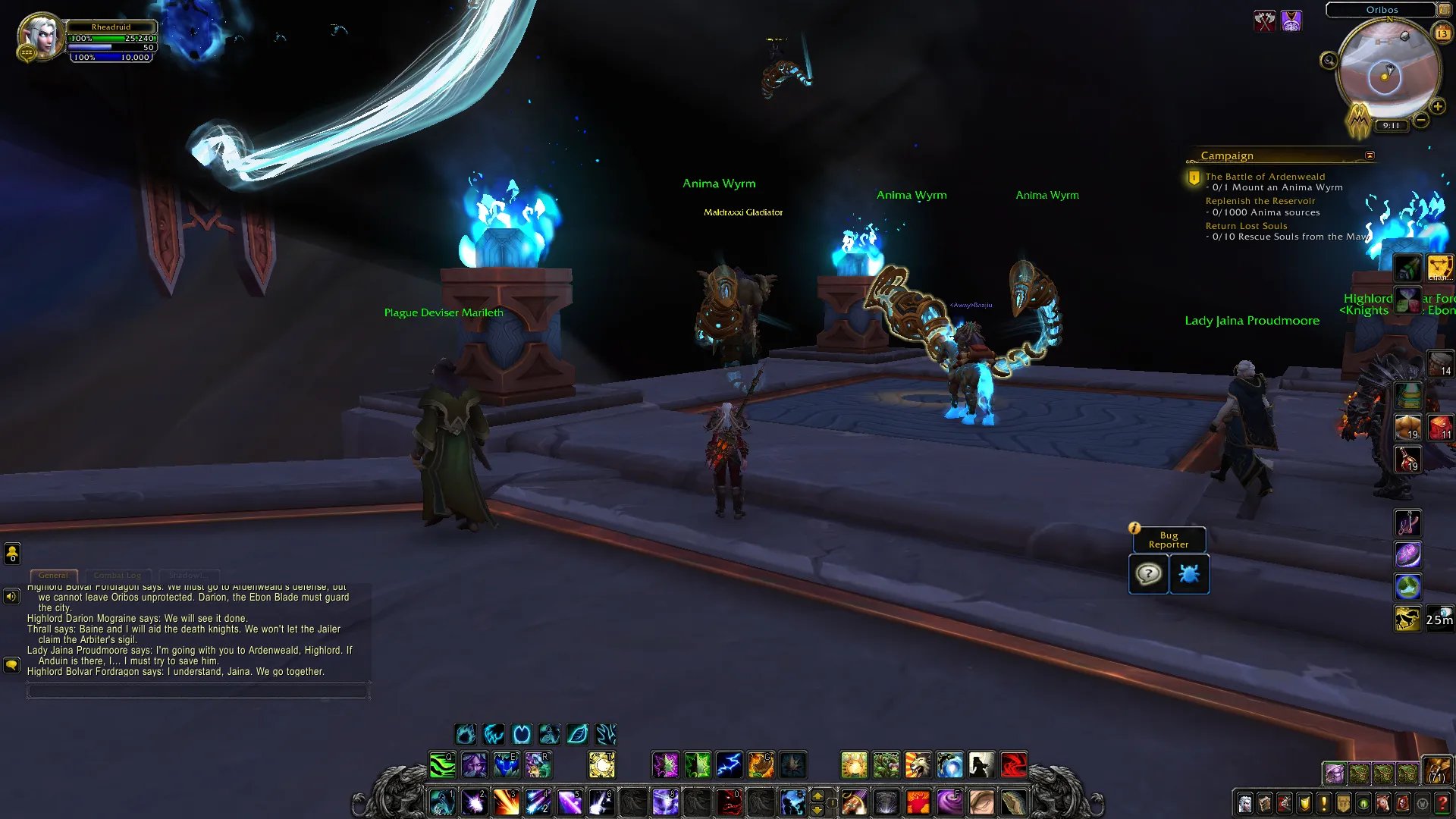The width and height of the screenshot is (1456, 819).
Task: Switch to the Combat Log tab
Action: click(118, 576)
